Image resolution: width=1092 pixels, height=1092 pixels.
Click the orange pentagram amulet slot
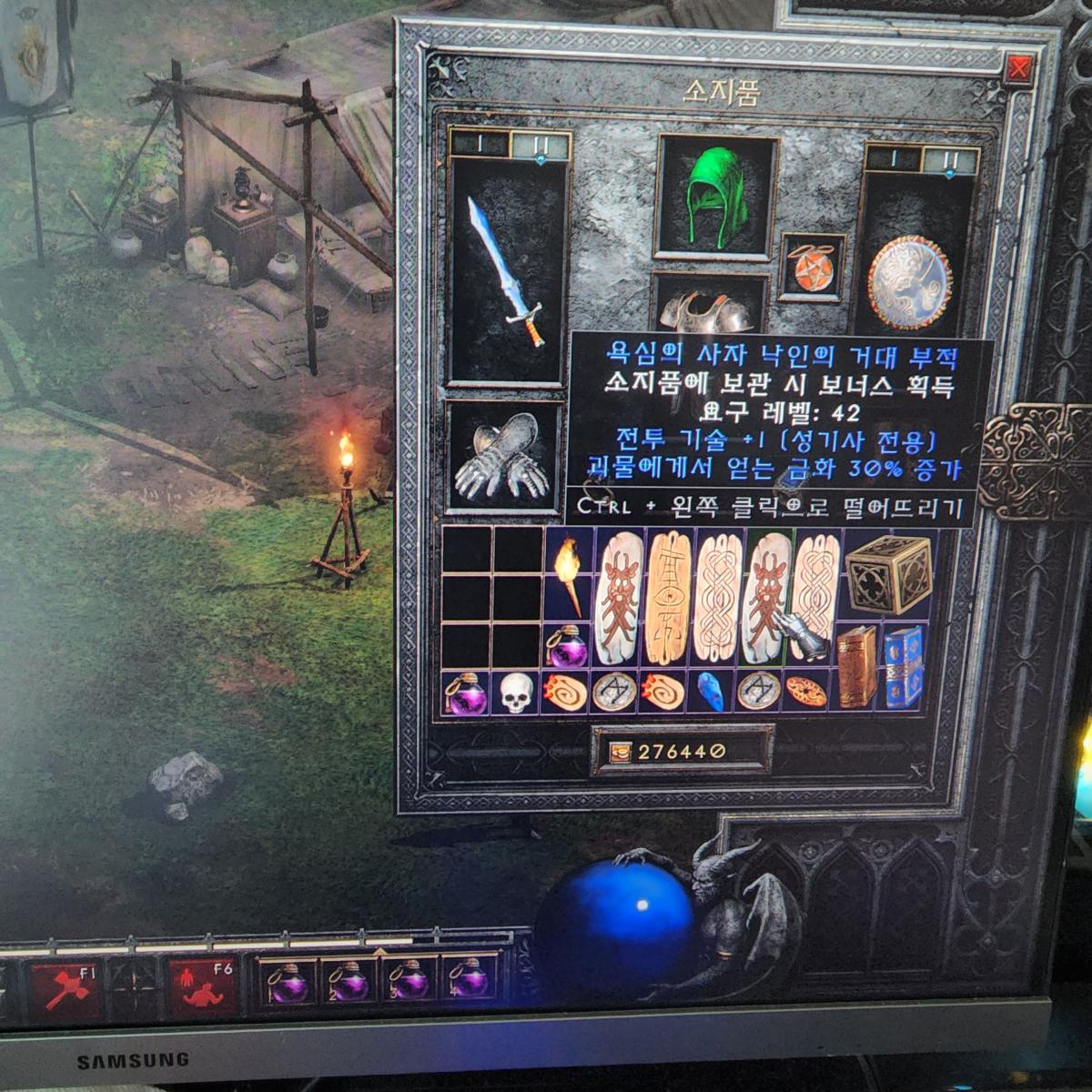[812, 268]
